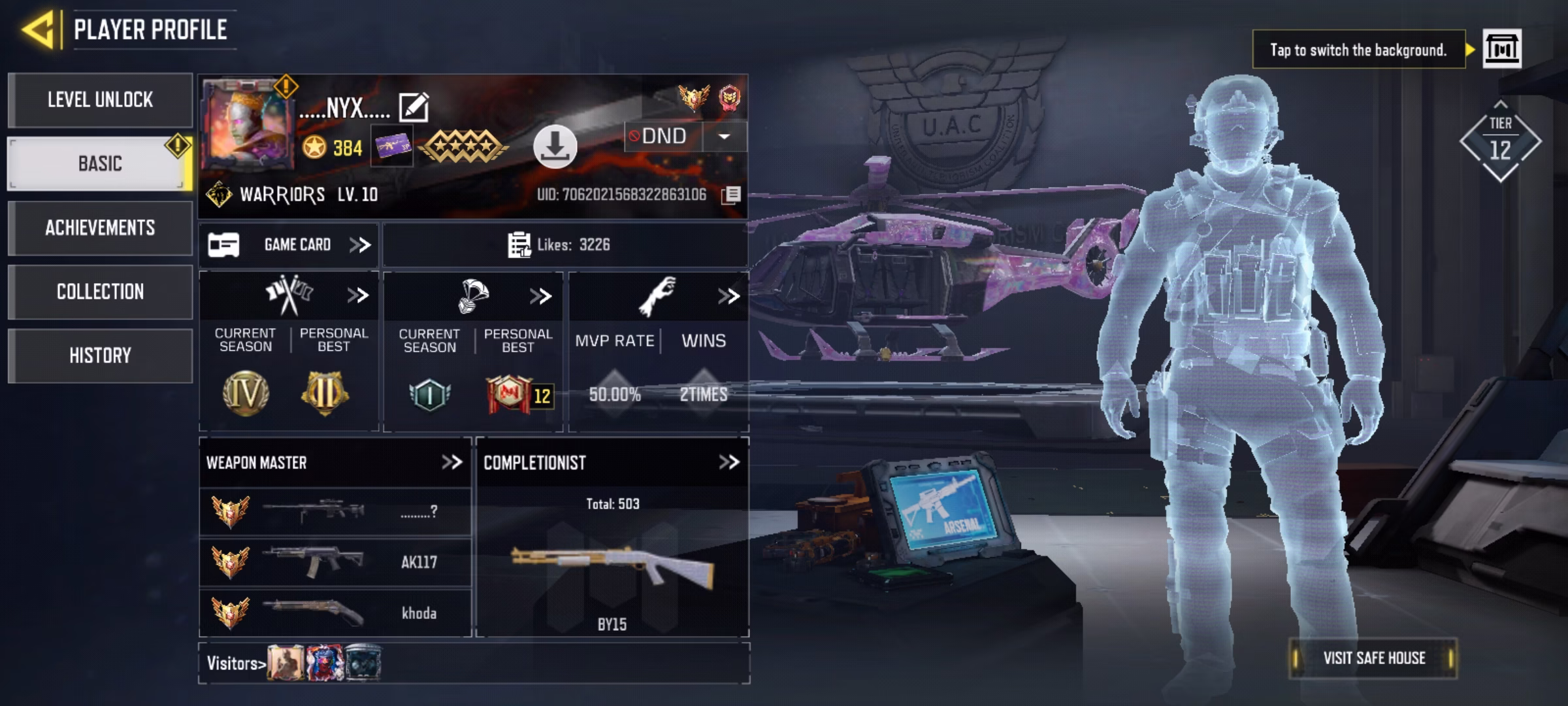Show the Collection tab
This screenshot has width=1568, height=706.
pyautogui.click(x=100, y=292)
